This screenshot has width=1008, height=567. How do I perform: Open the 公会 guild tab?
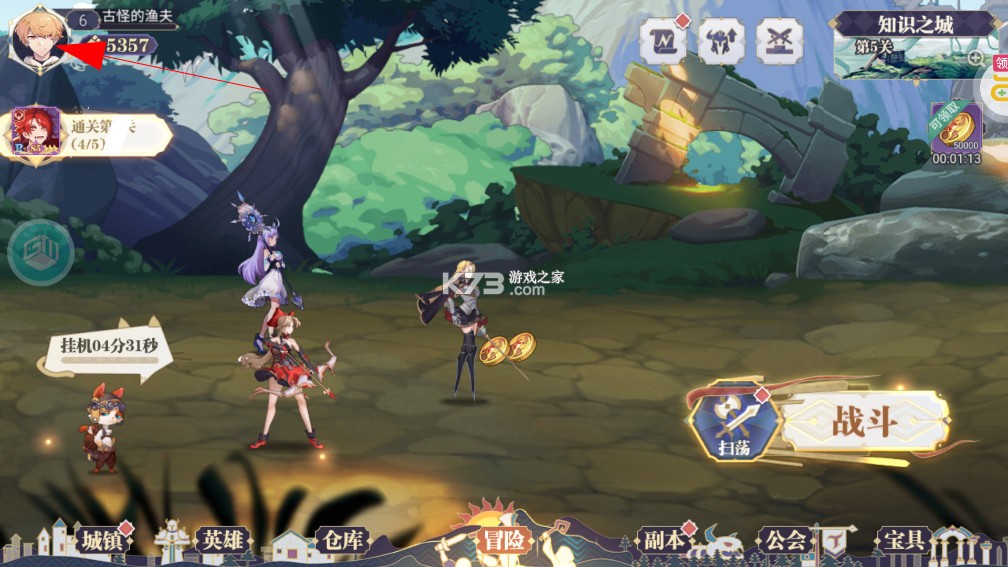click(x=784, y=540)
